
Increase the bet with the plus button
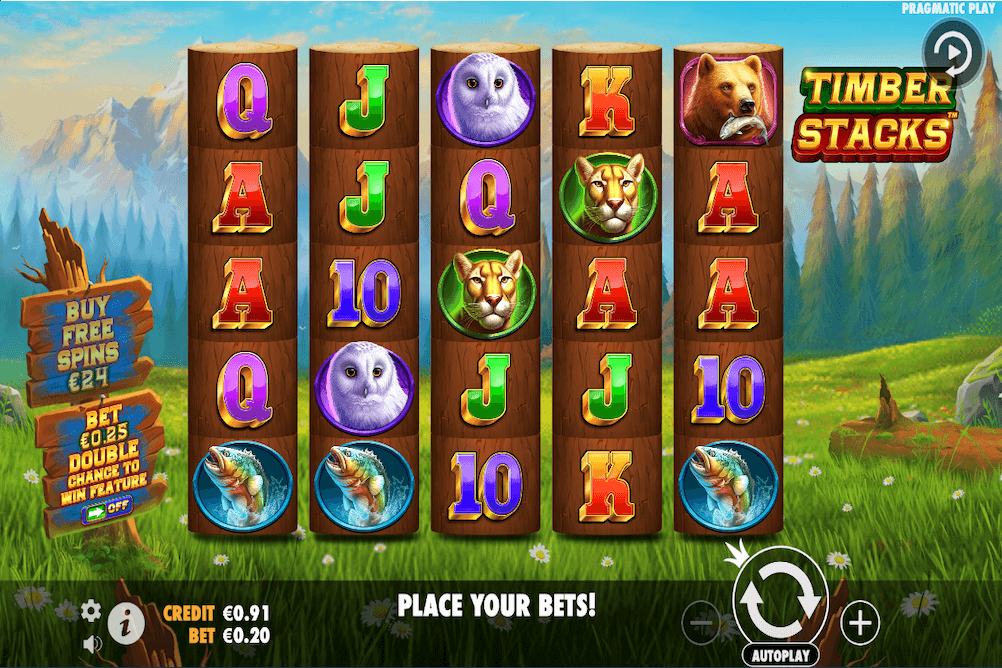(859, 623)
